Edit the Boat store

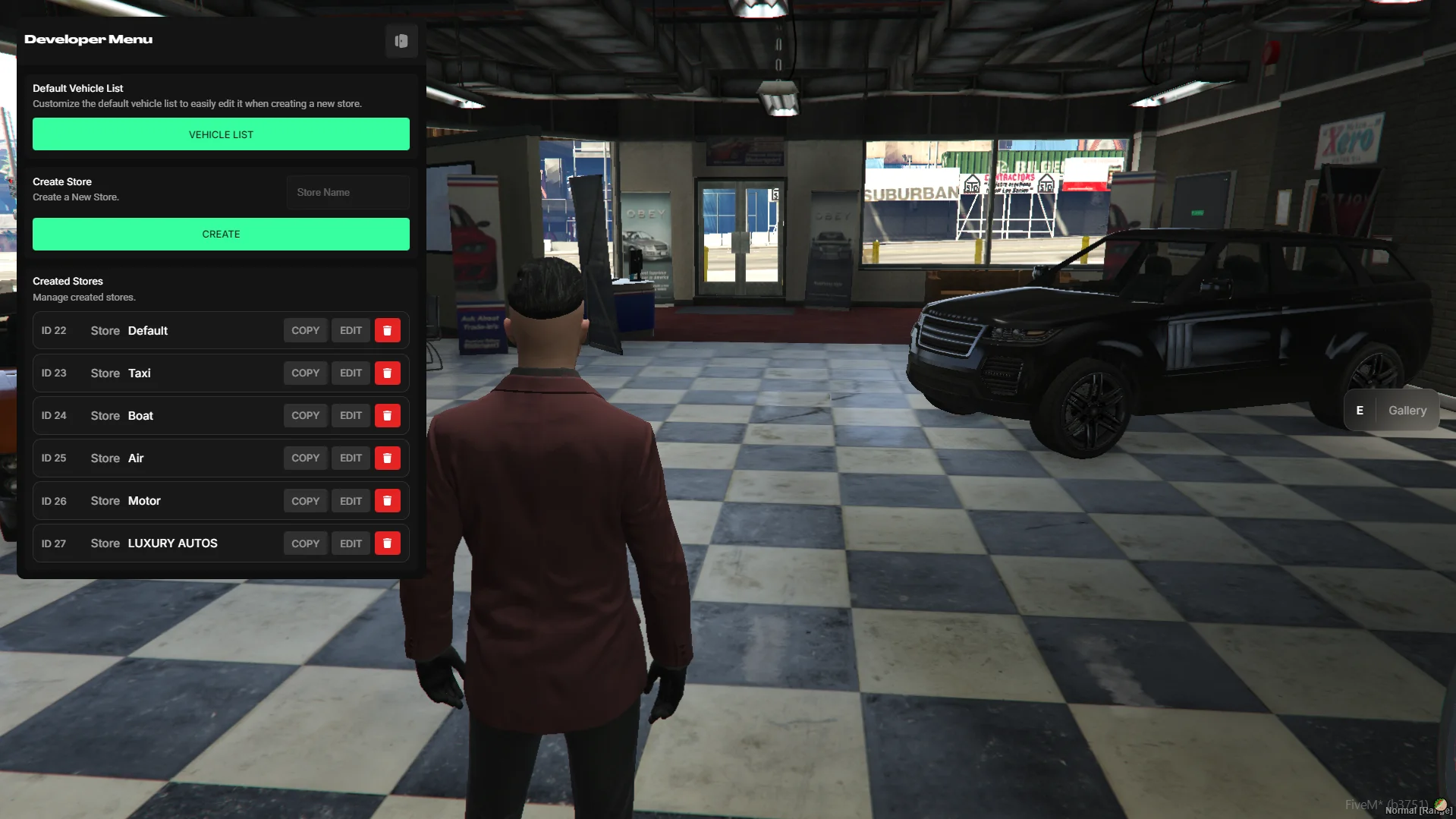(x=351, y=416)
